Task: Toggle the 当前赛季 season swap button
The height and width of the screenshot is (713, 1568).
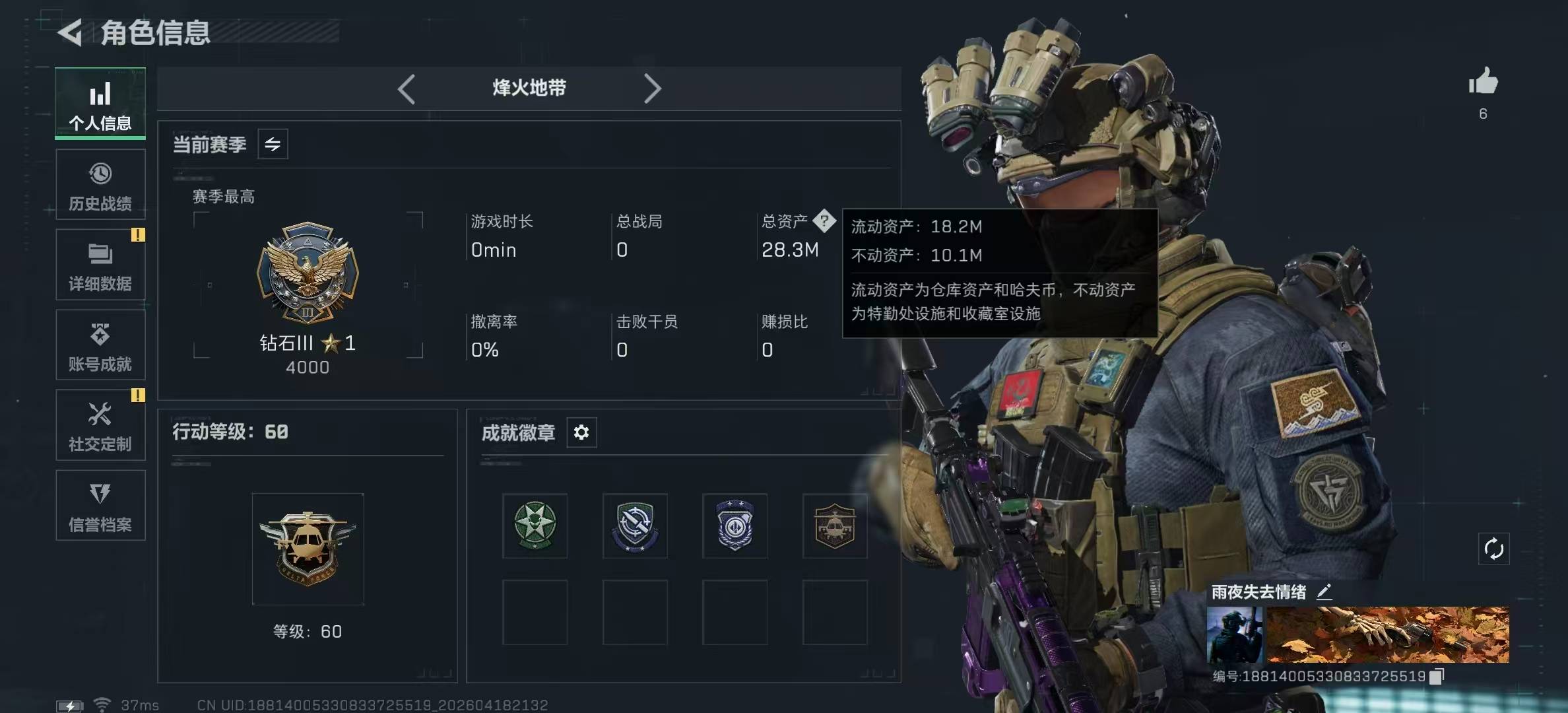Action: [x=273, y=144]
